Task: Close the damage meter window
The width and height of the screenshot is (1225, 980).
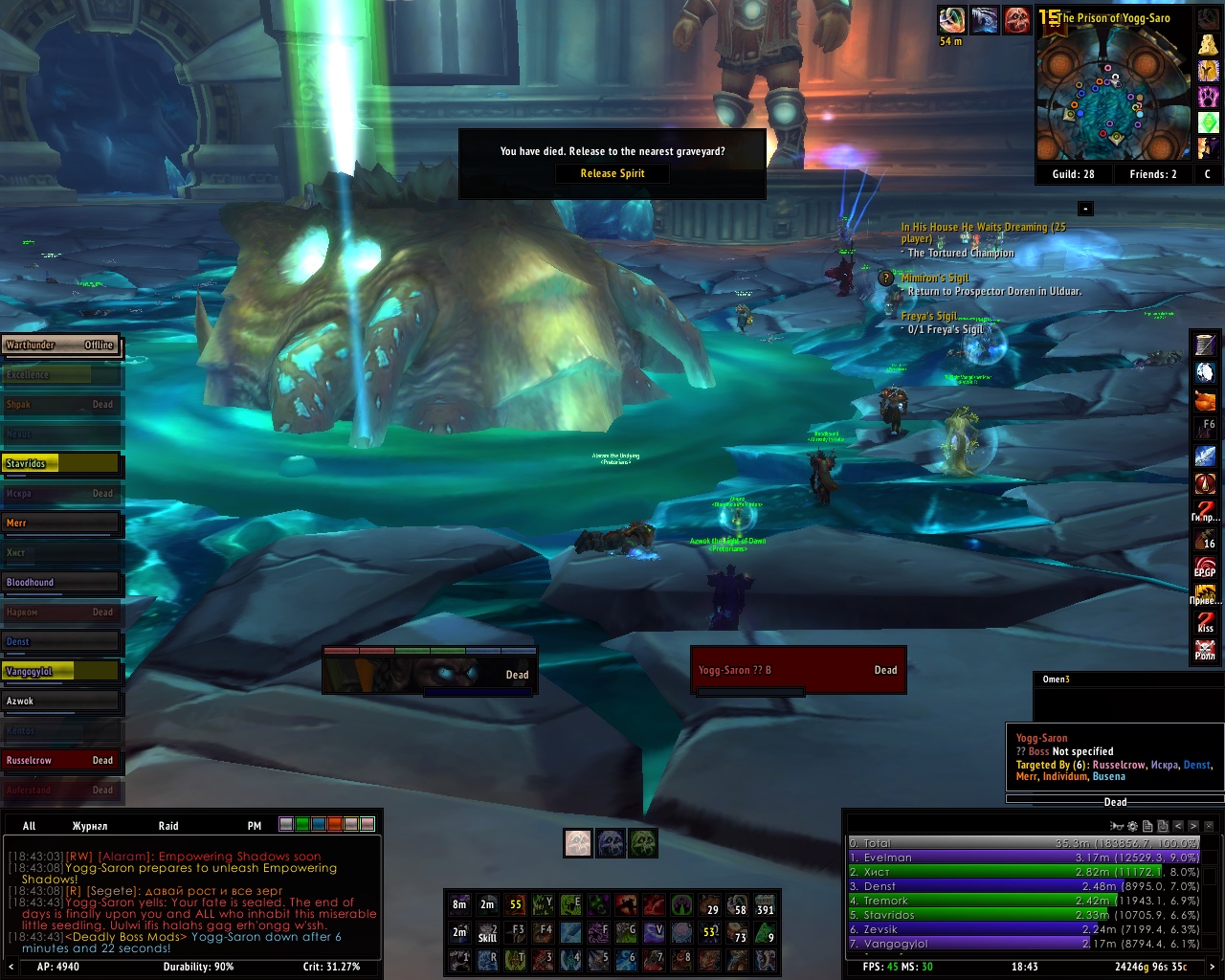Action: [x=1210, y=826]
